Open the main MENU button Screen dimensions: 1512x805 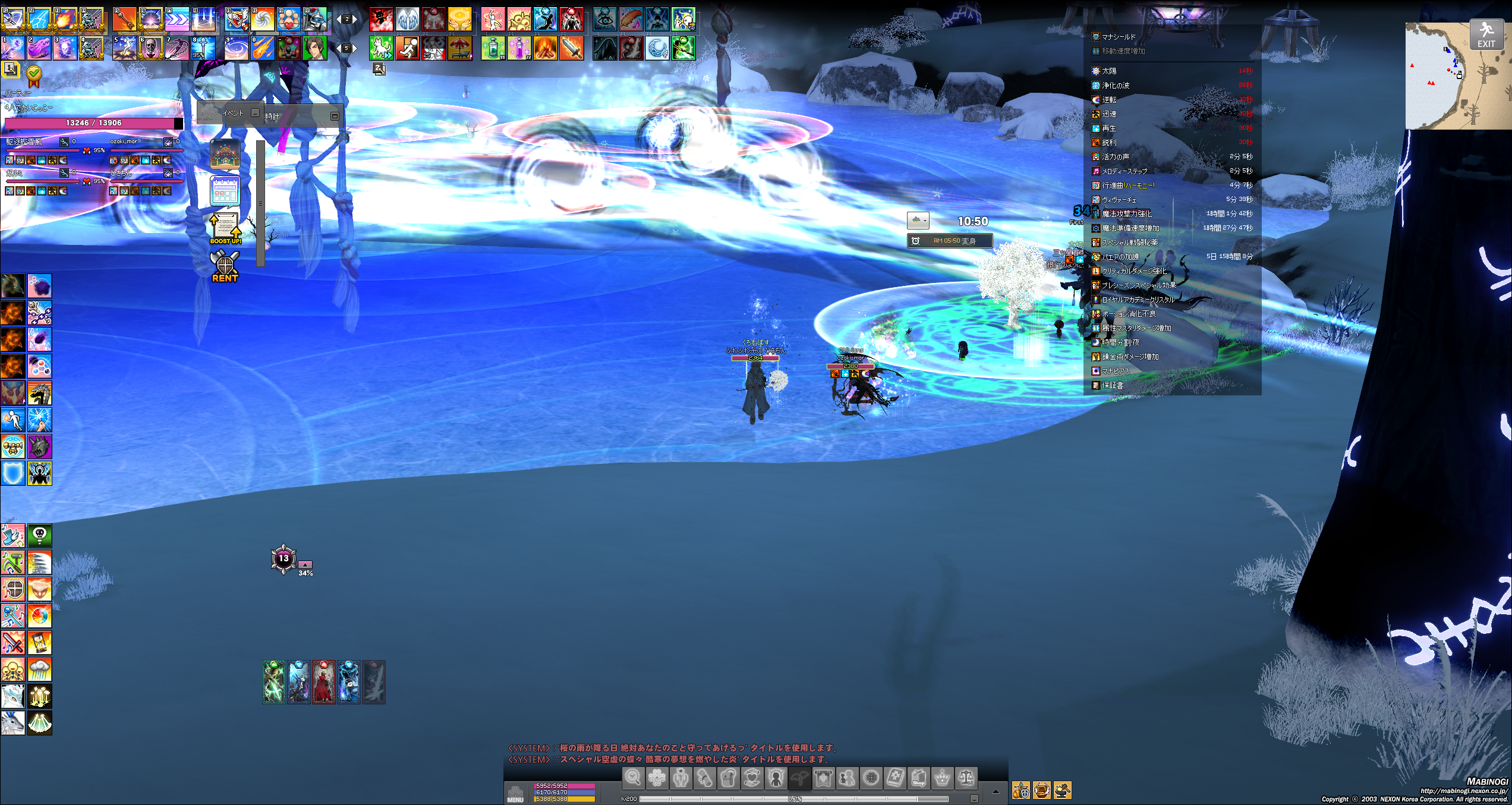pos(515,793)
